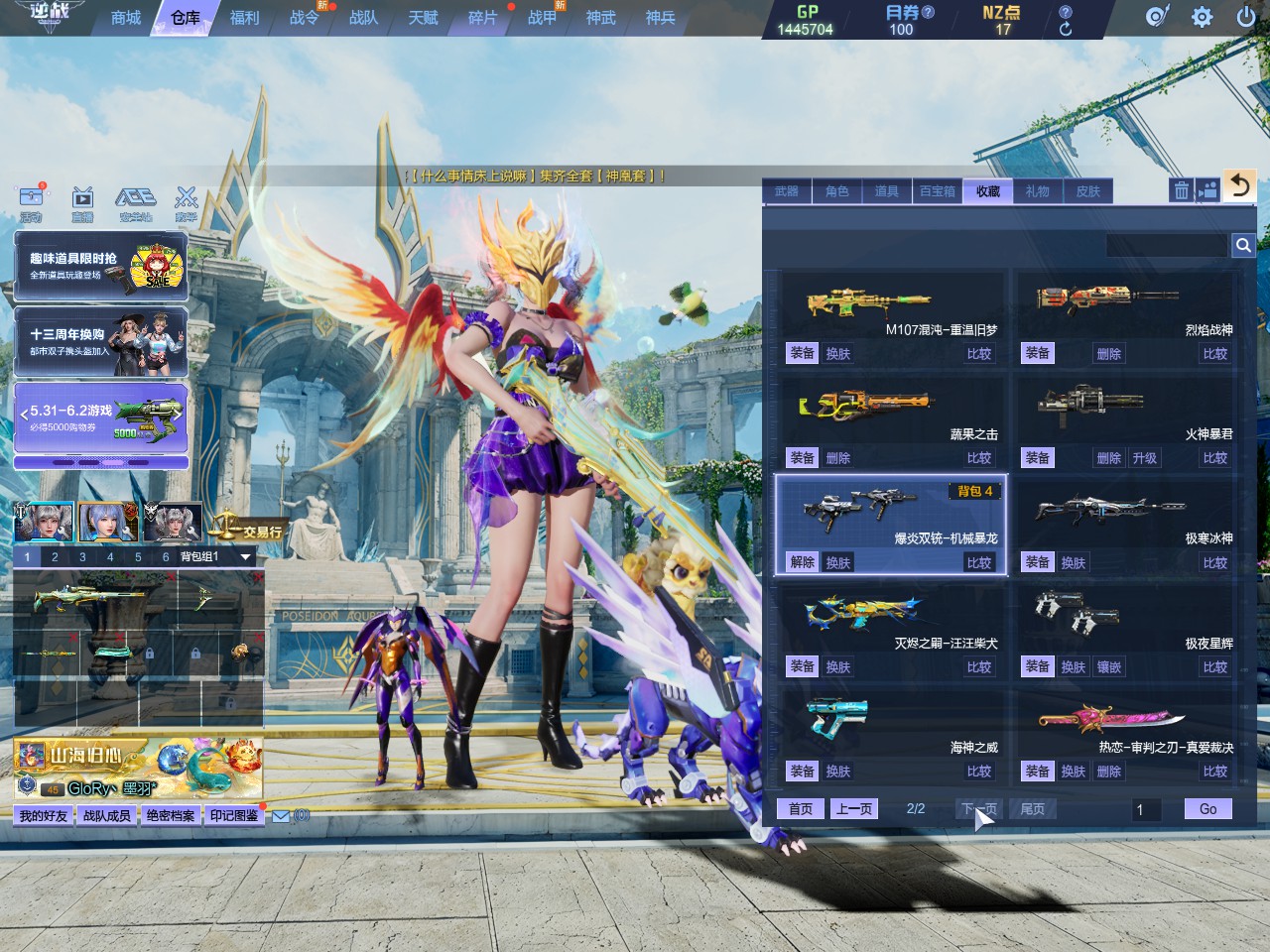The height and width of the screenshot is (952, 1270).
Task: Select the 百宝箱 treasure box tab
Action: pyautogui.click(x=938, y=191)
